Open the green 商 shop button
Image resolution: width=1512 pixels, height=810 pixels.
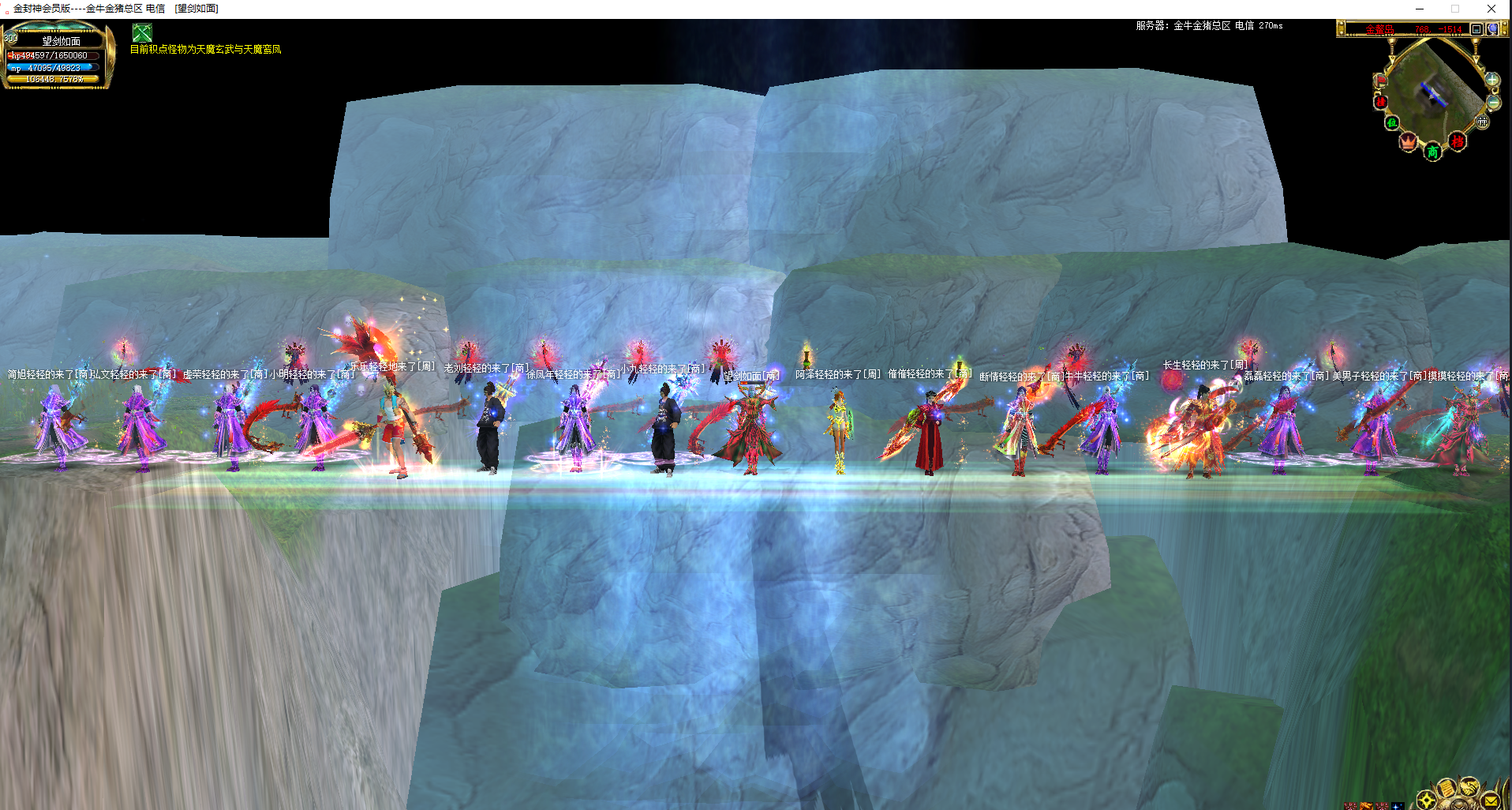click(x=1432, y=152)
